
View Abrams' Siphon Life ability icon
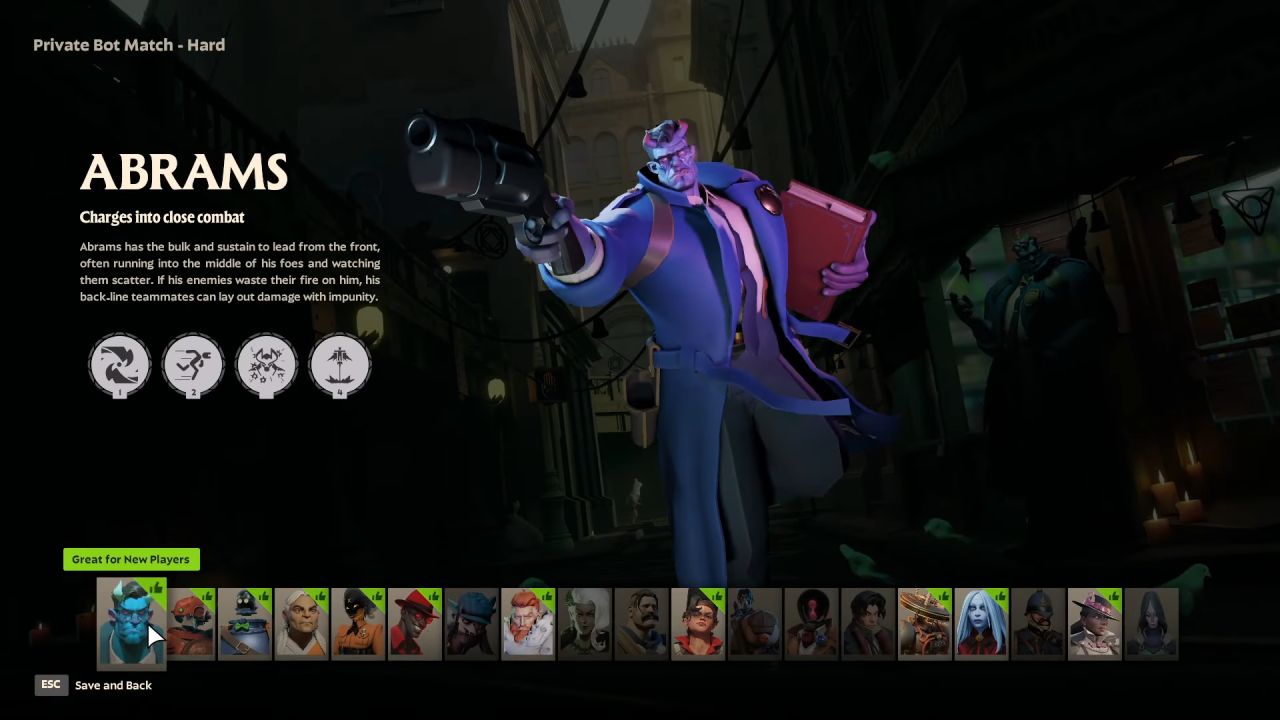click(120, 364)
